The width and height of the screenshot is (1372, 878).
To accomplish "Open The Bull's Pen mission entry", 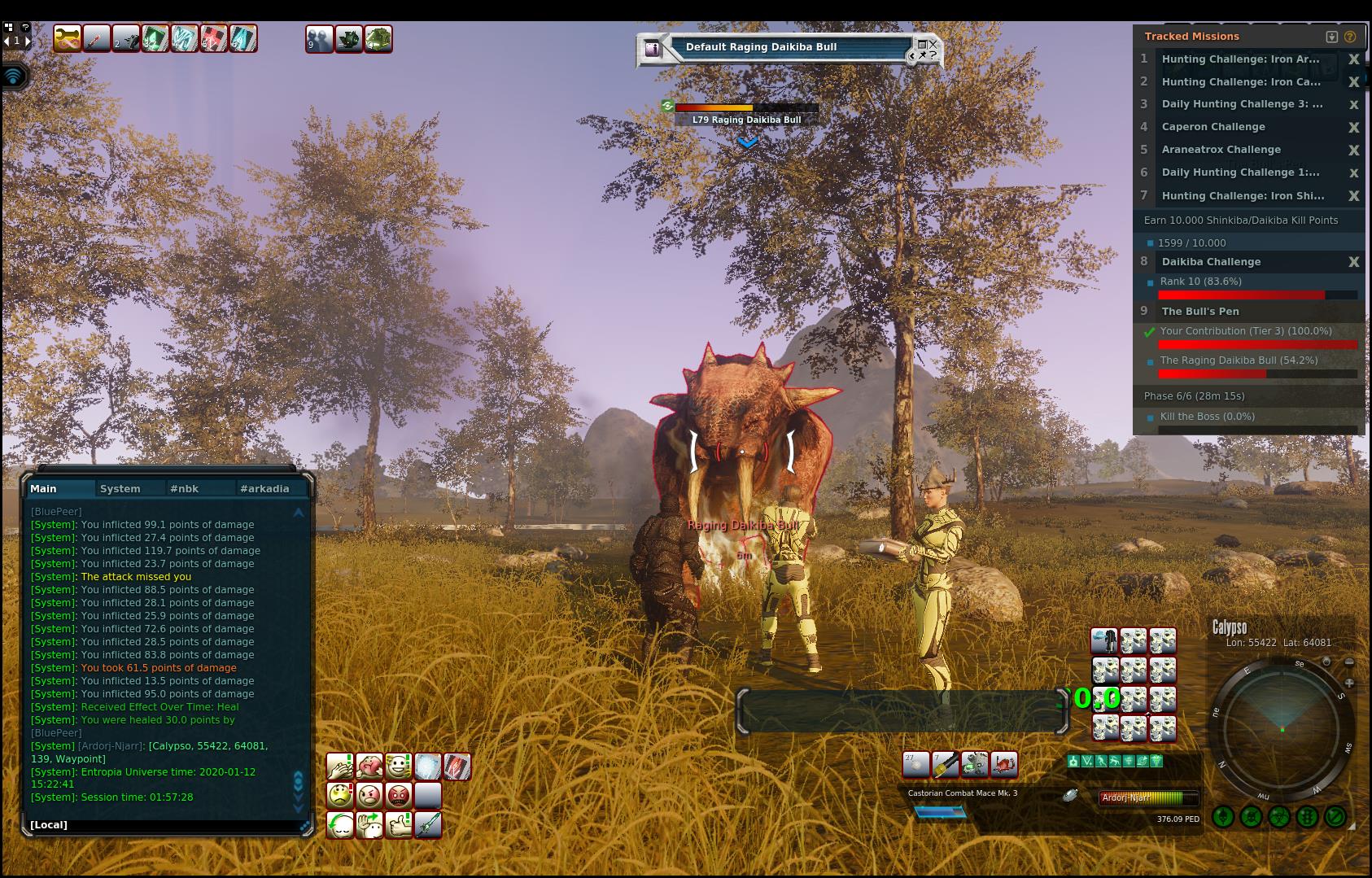I will pos(1200,312).
